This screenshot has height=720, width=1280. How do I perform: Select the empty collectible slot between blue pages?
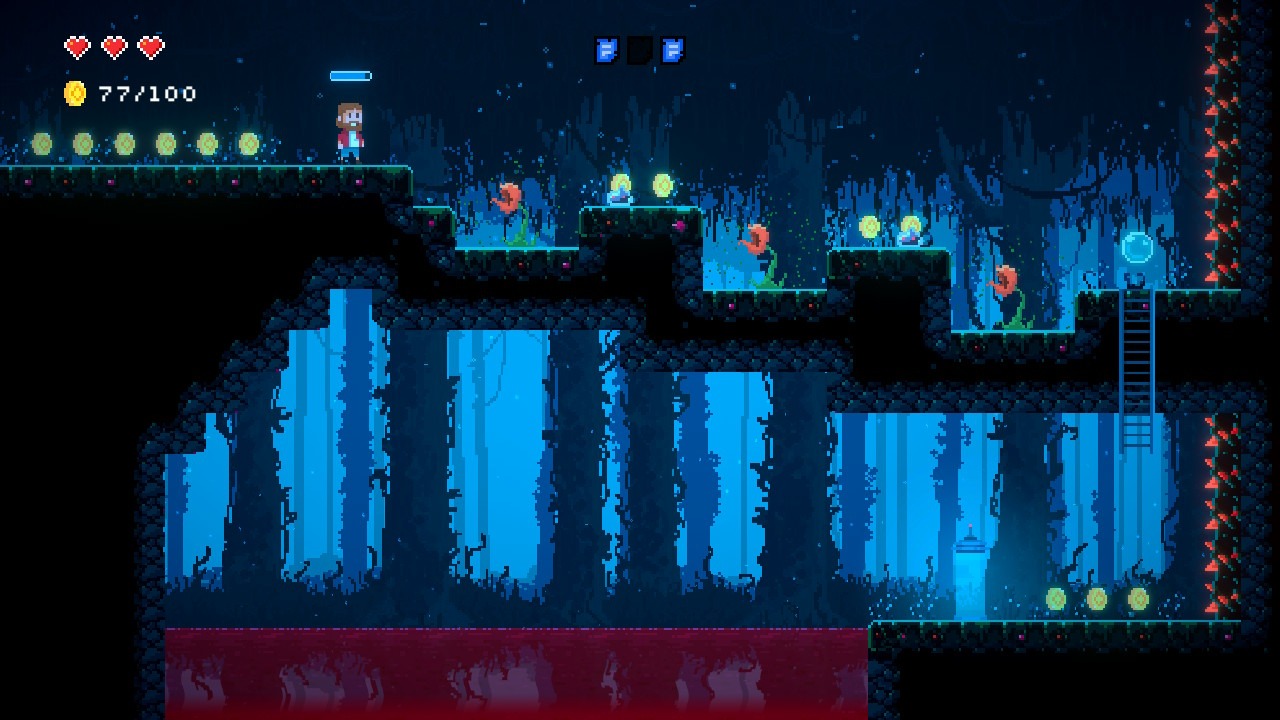[x=640, y=50]
